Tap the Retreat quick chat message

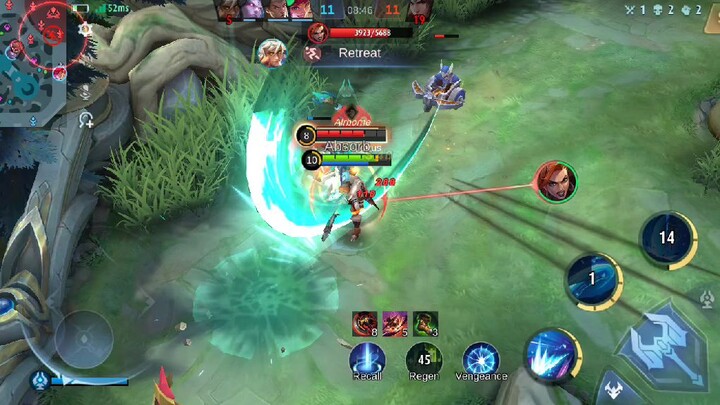(358, 53)
